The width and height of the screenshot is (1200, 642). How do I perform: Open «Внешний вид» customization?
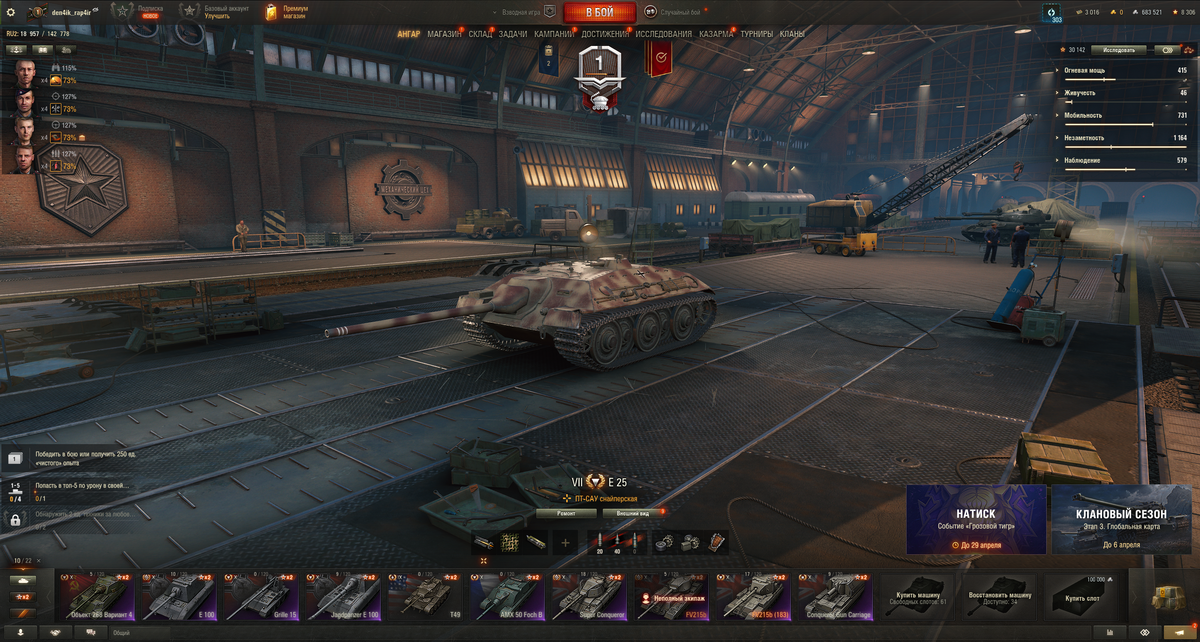coord(633,513)
